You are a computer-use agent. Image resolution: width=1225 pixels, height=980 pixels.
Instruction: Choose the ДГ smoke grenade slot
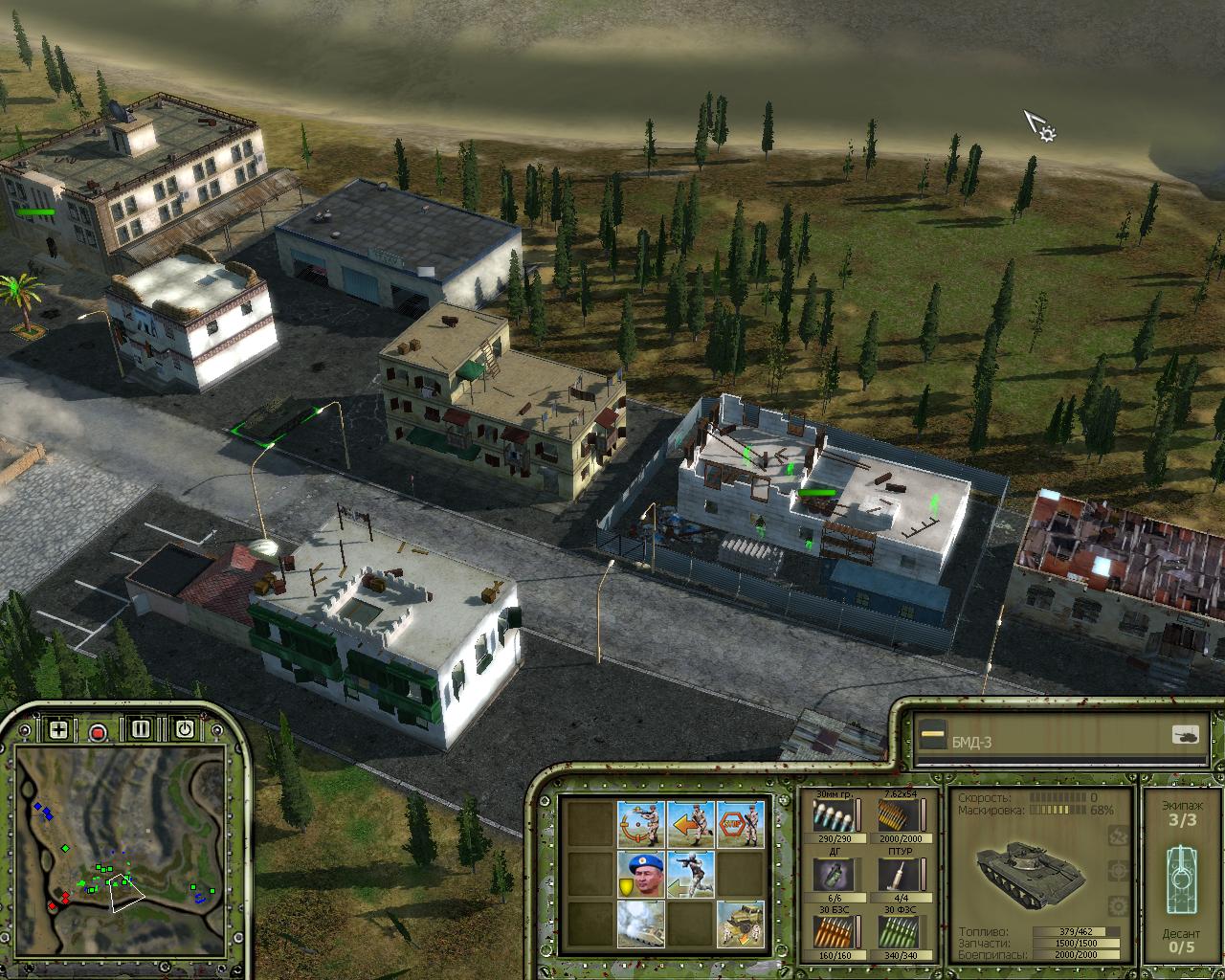(x=833, y=874)
